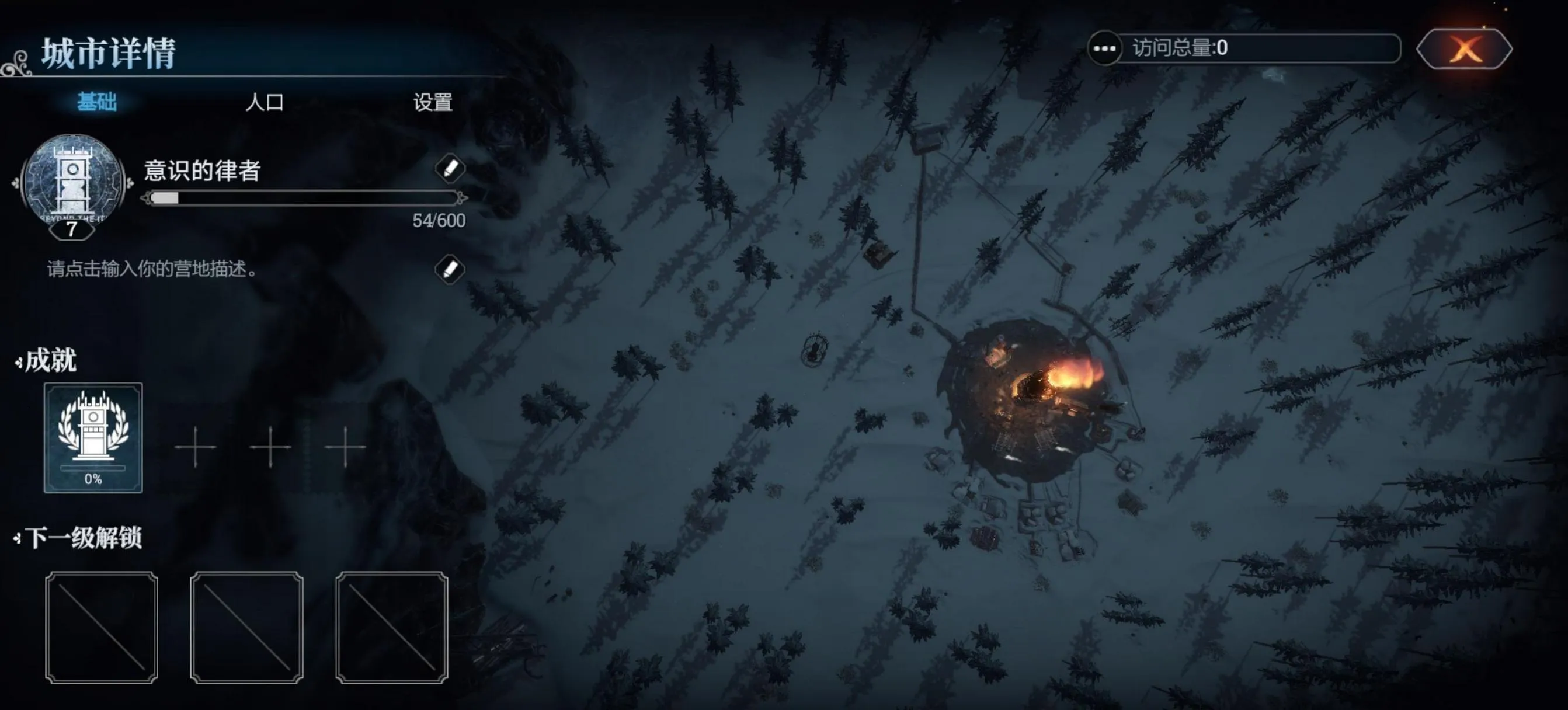Edit the camp description text
Viewport: 1568px width, 710px height.
(x=450, y=269)
